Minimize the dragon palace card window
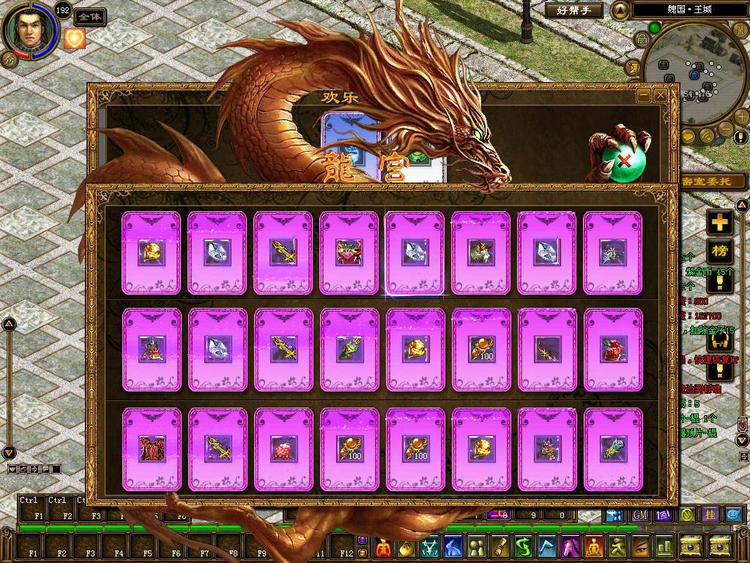The height and width of the screenshot is (563, 750). pos(644,95)
